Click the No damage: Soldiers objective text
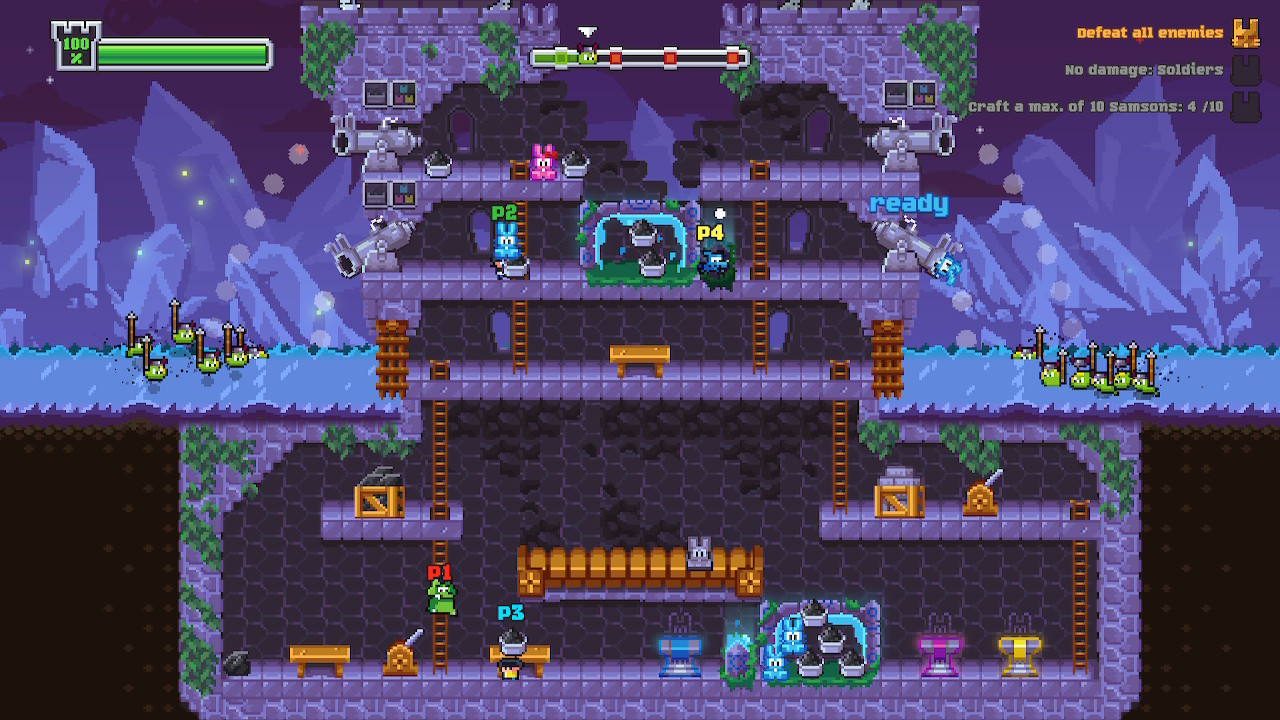This screenshot has height=720, width=1280. [1145, 68]
